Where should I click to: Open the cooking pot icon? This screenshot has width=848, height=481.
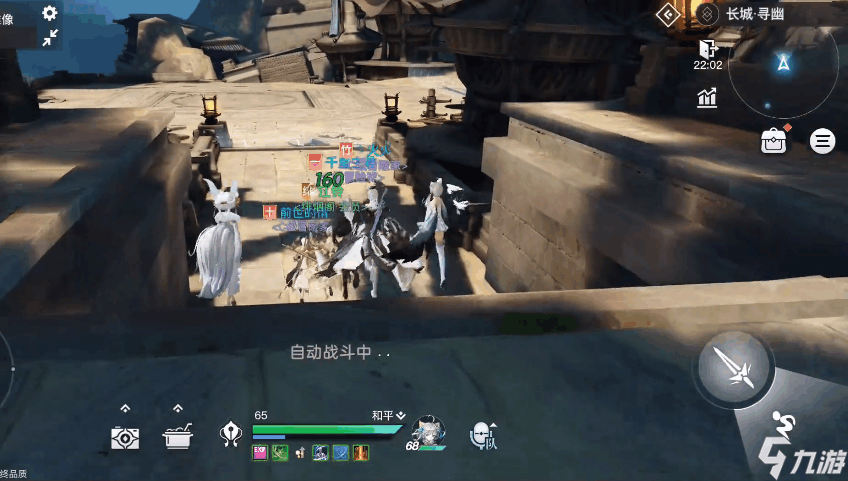[178, 437]
